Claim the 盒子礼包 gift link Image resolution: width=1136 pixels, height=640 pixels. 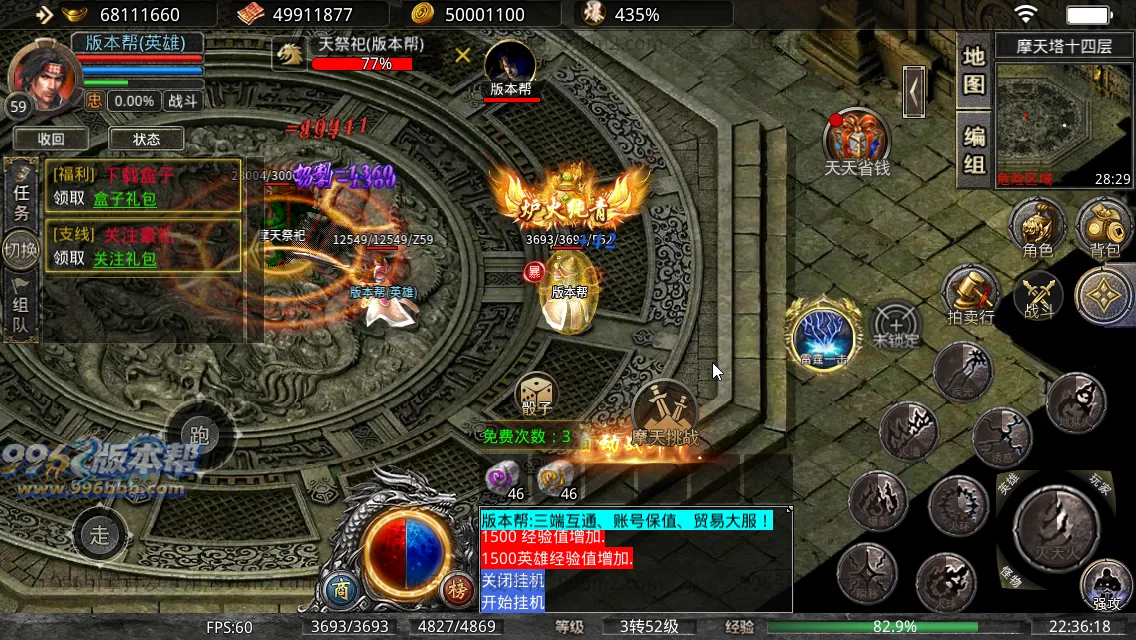tap(125, 199)
